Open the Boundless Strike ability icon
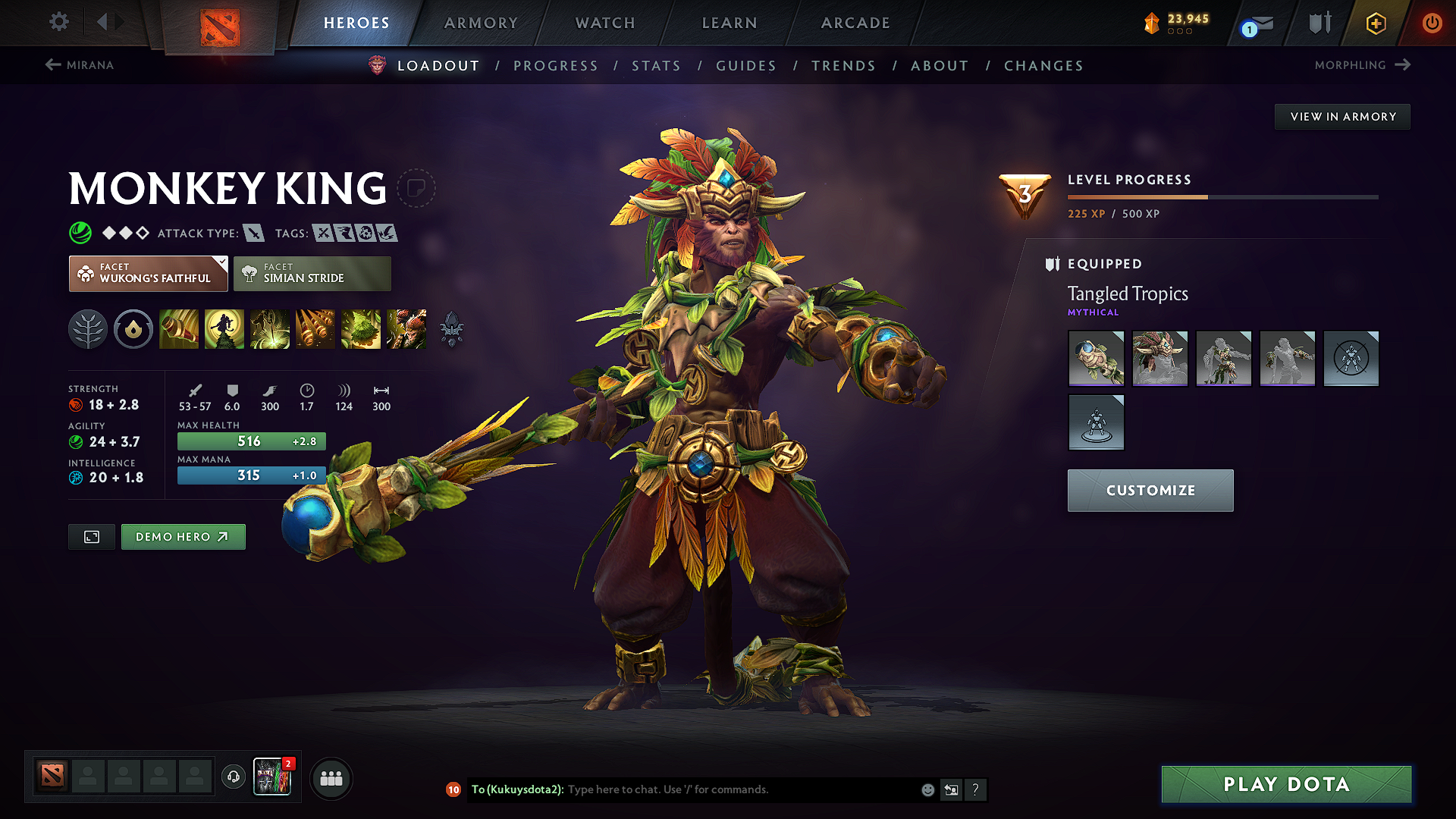The width and height of the screenshot is (1456, 819). [x=179, y=328]
